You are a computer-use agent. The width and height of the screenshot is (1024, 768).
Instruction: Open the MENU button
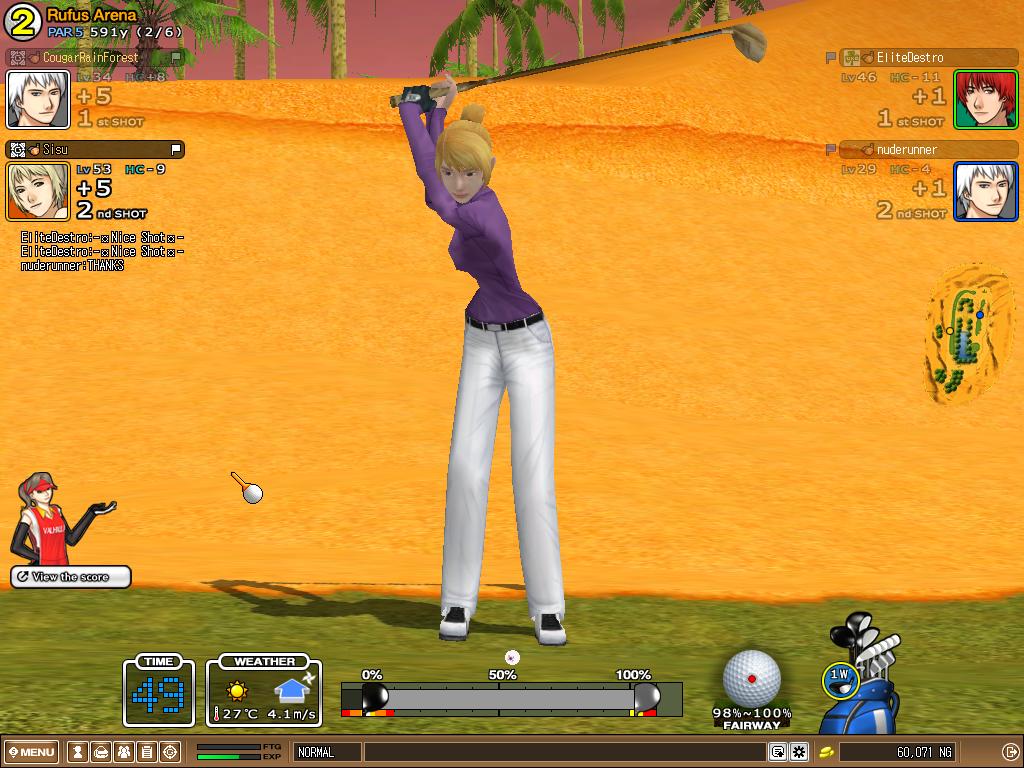tap(33, 752)
